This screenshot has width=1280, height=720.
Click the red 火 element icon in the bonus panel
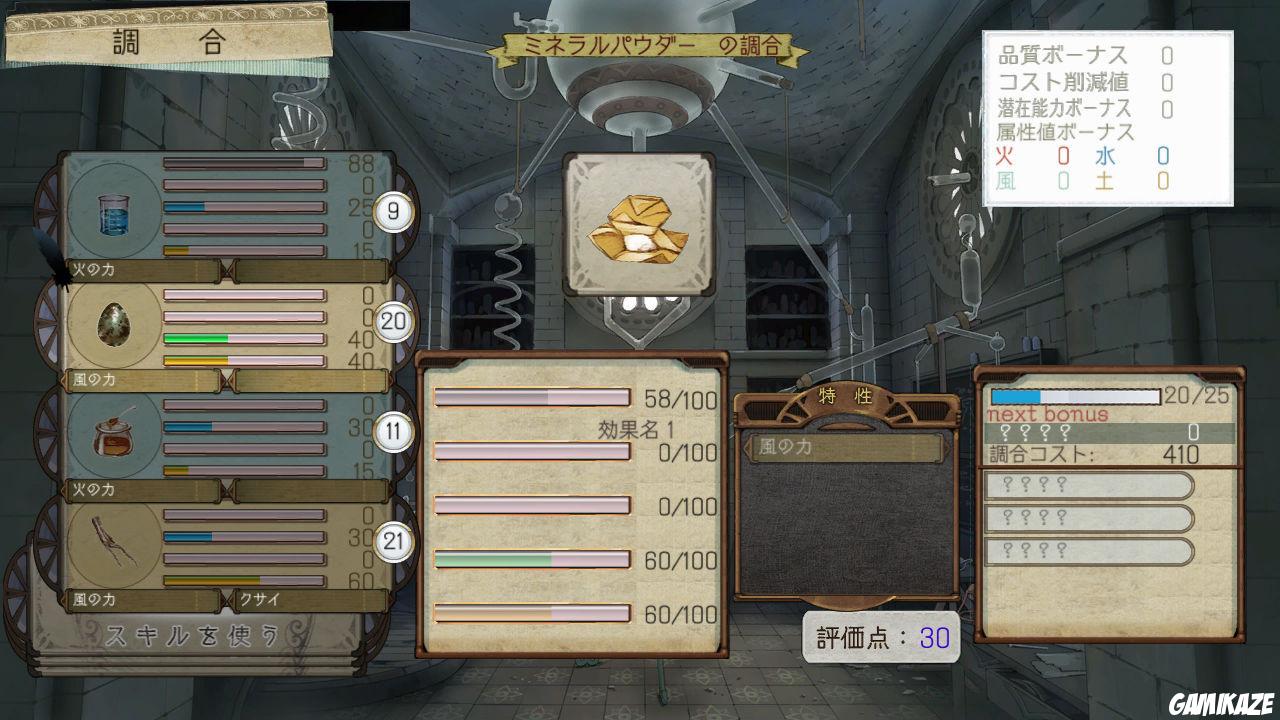coord(1005,157)
